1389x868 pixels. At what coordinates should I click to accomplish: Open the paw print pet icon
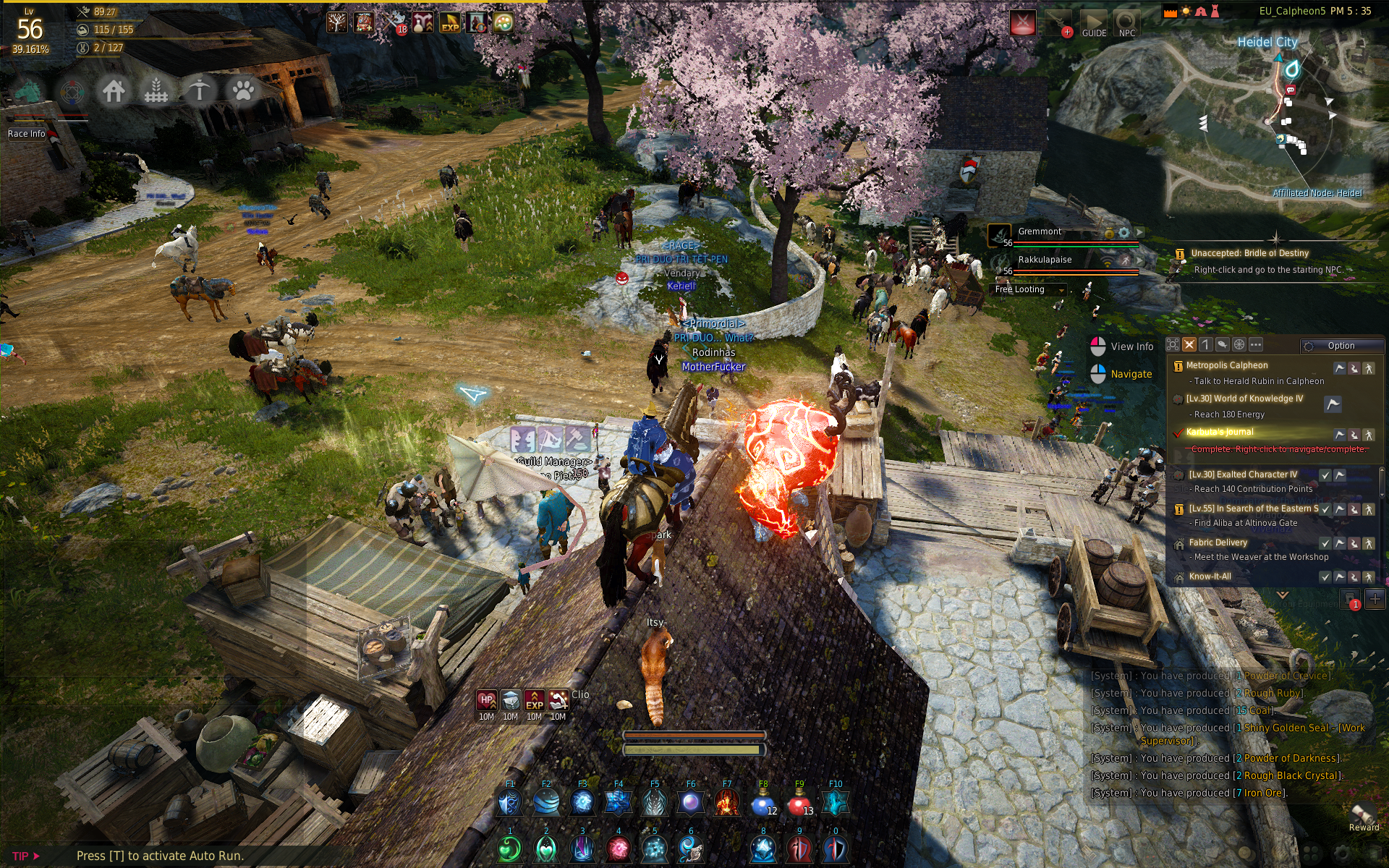[243, 91]
